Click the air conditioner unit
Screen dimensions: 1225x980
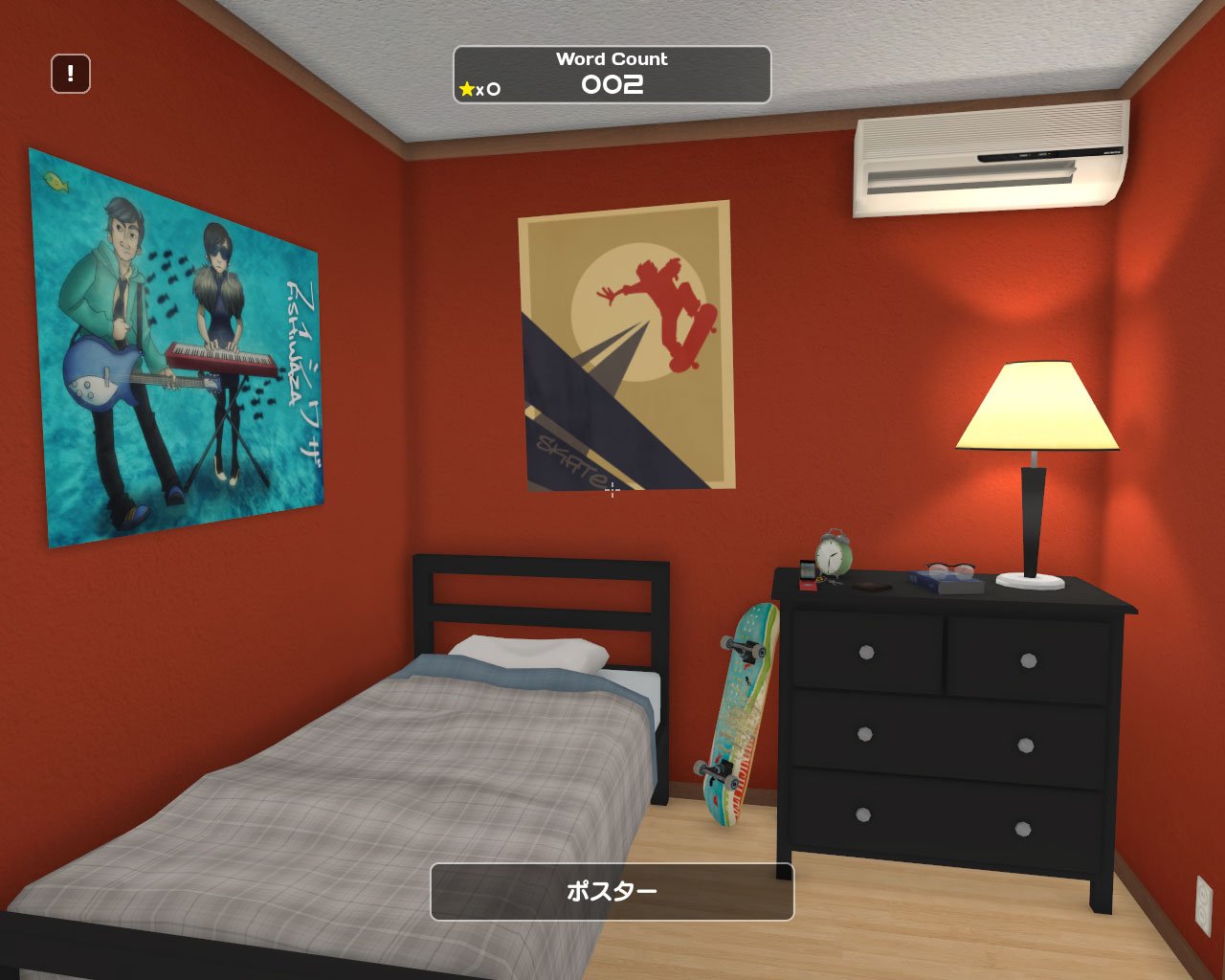986,158
